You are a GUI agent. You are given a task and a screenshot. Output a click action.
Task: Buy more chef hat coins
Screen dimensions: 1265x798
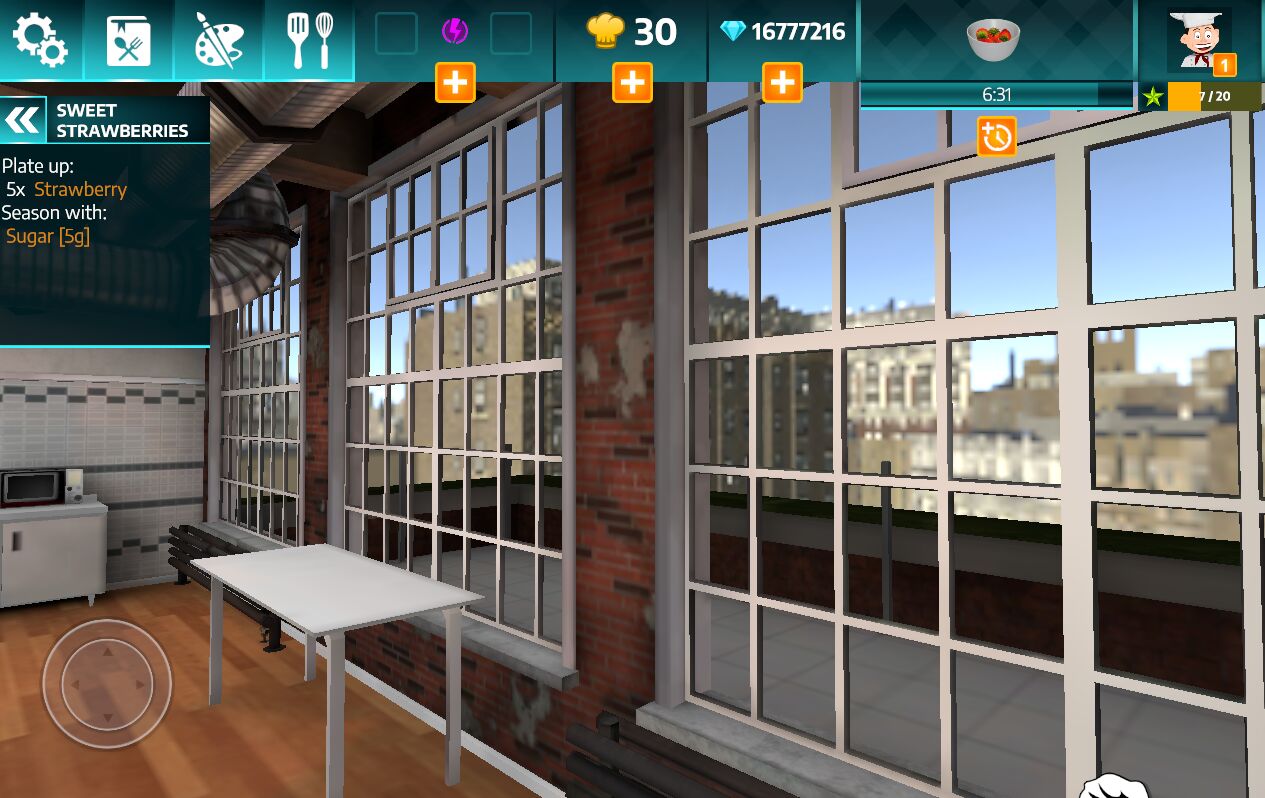tap(632, 82)
